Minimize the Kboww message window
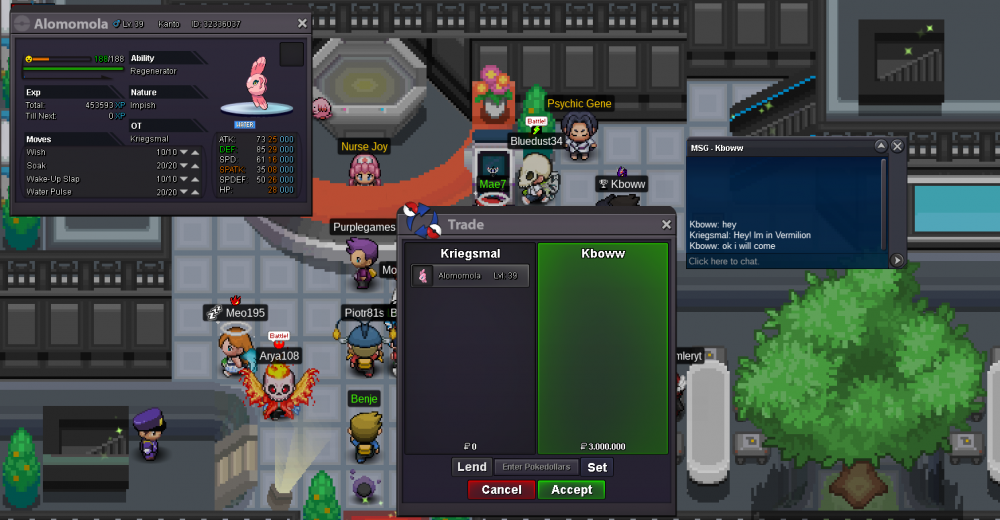 pyautogui.click(x=881, y=146)
